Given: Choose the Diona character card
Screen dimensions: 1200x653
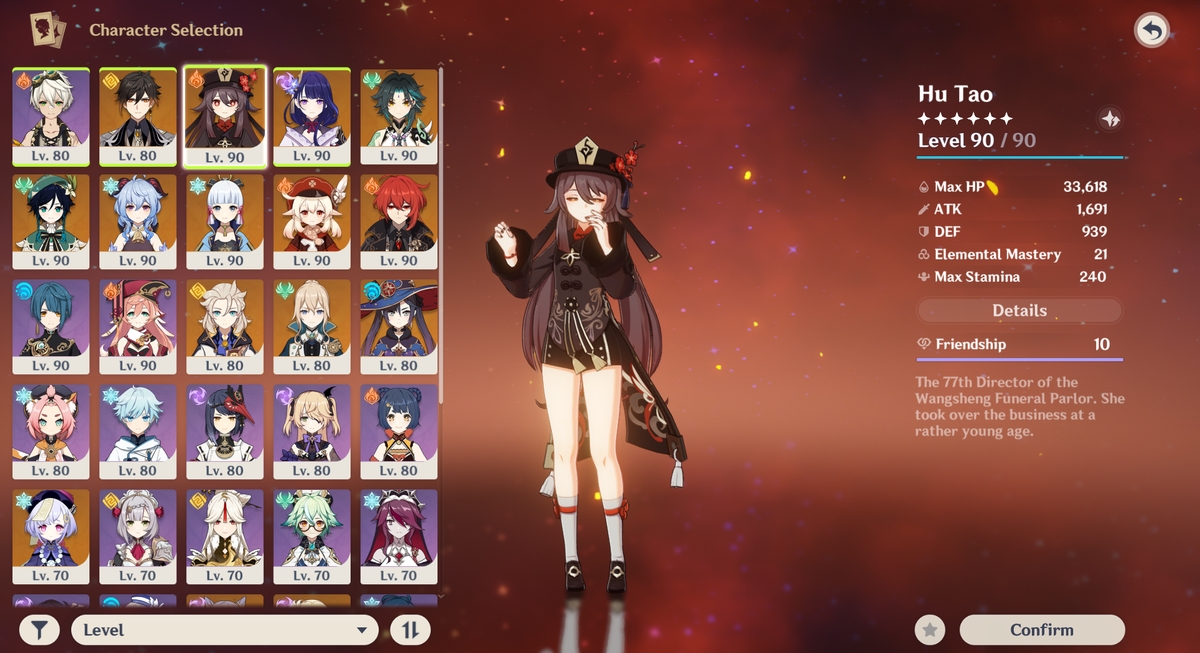Looking at the screenshot, I should [x=51, y=431].
